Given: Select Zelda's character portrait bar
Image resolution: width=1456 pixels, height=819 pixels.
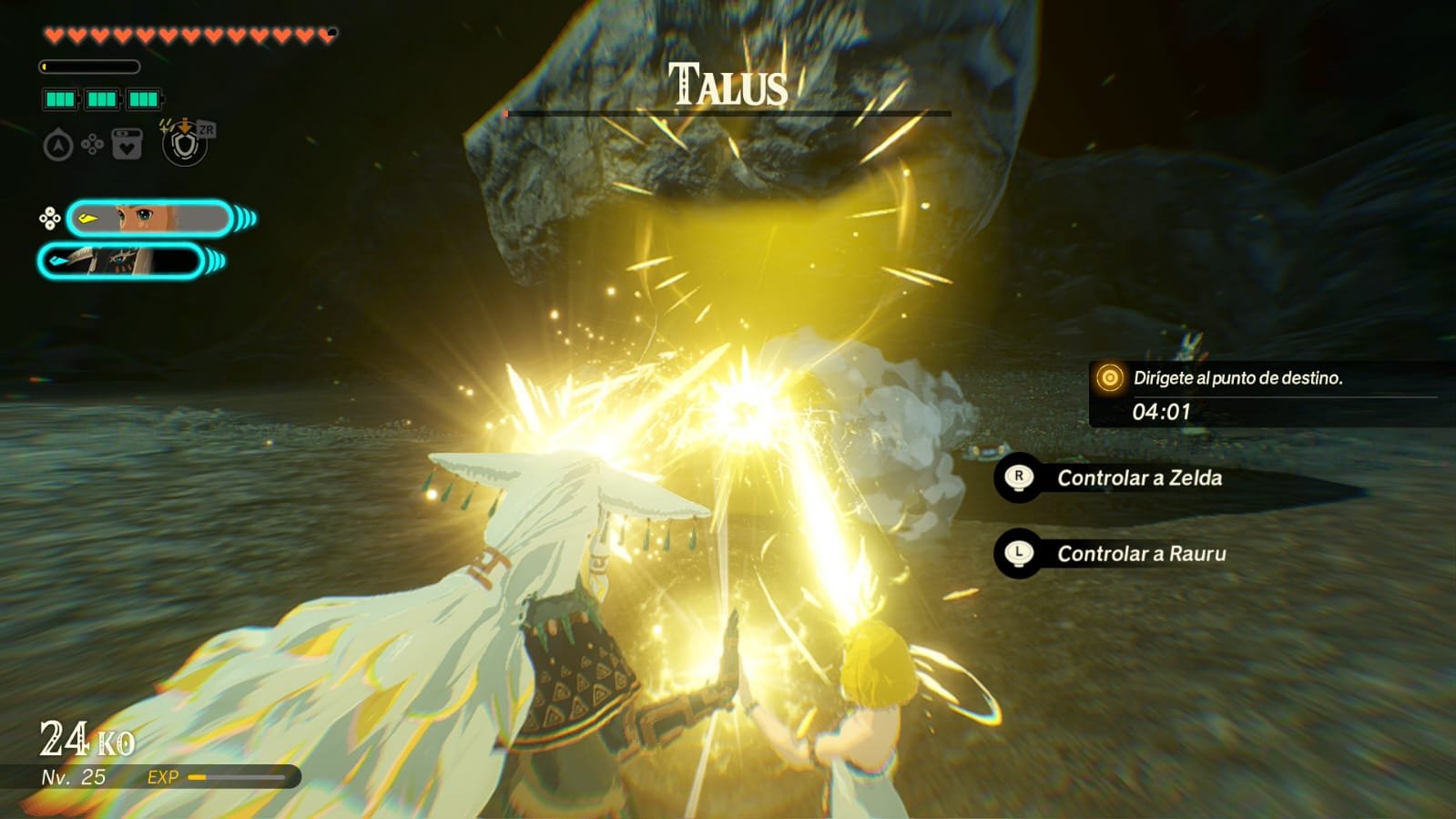Looking at the screenshot, I should pos(150,219).
